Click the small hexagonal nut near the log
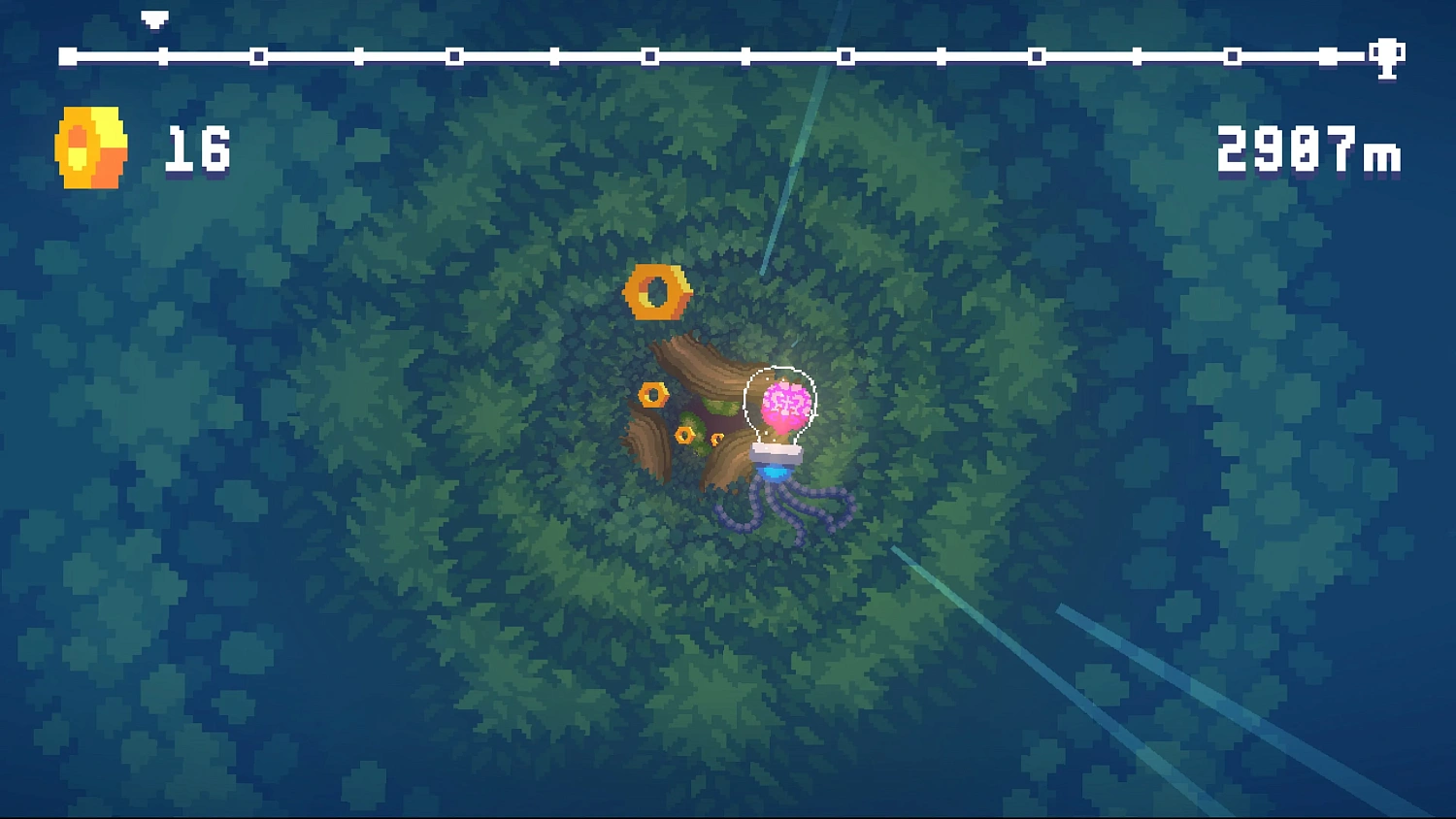 pos(652,393)
